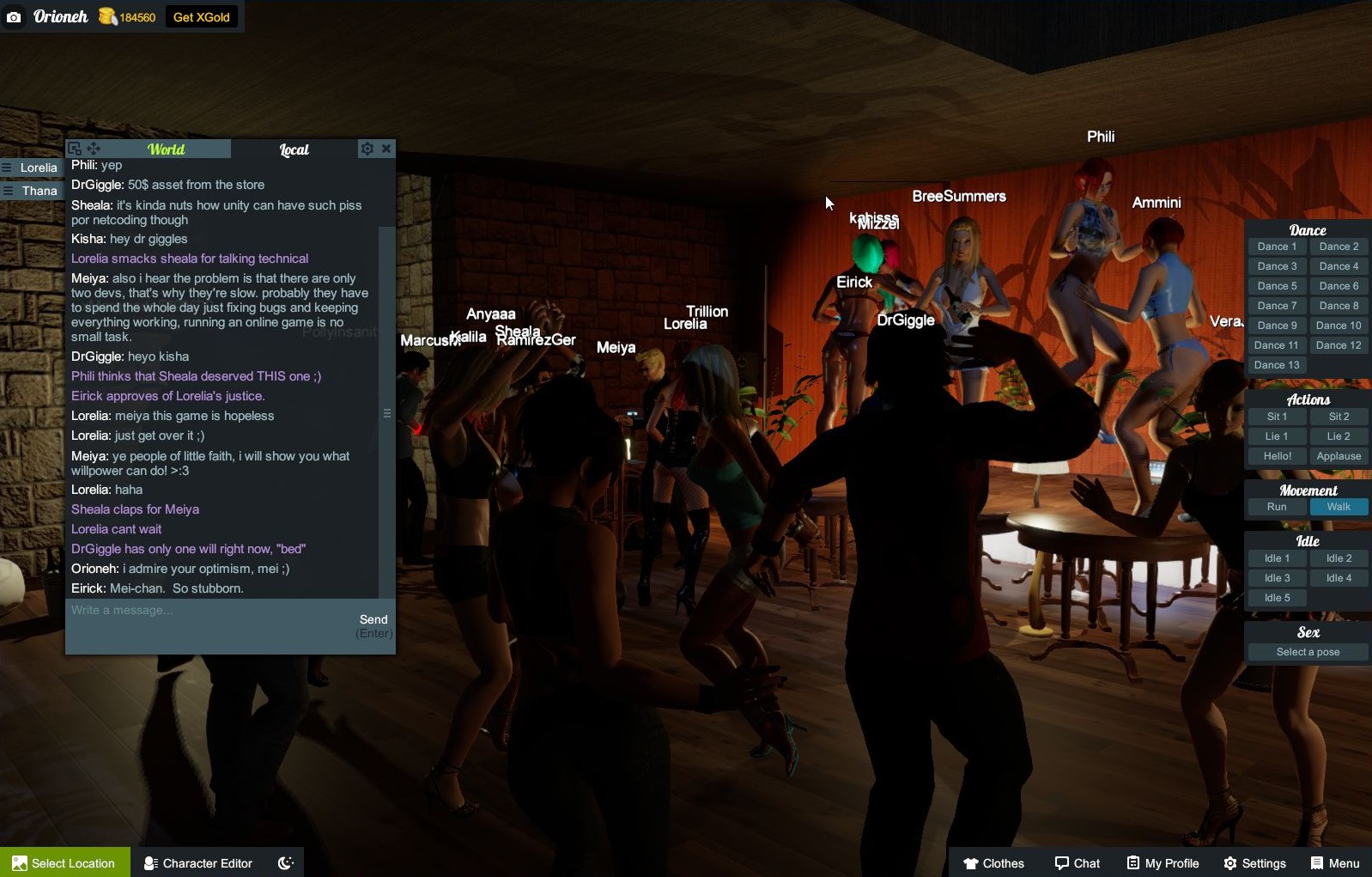1372x877 pixels.
Task: Perform the Applause action
Action: coord(1339,456)
